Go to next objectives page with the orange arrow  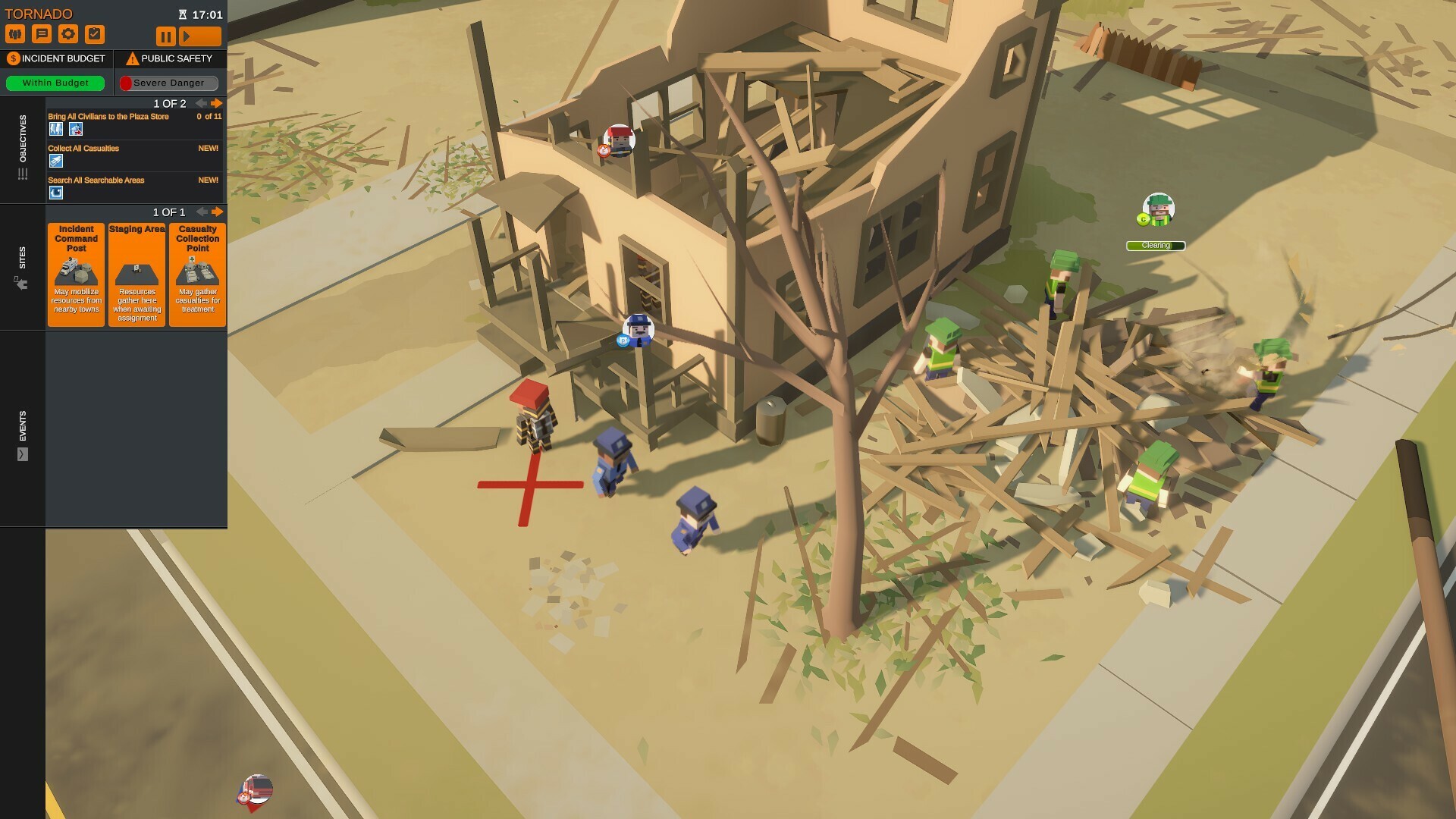click(216, 103)
